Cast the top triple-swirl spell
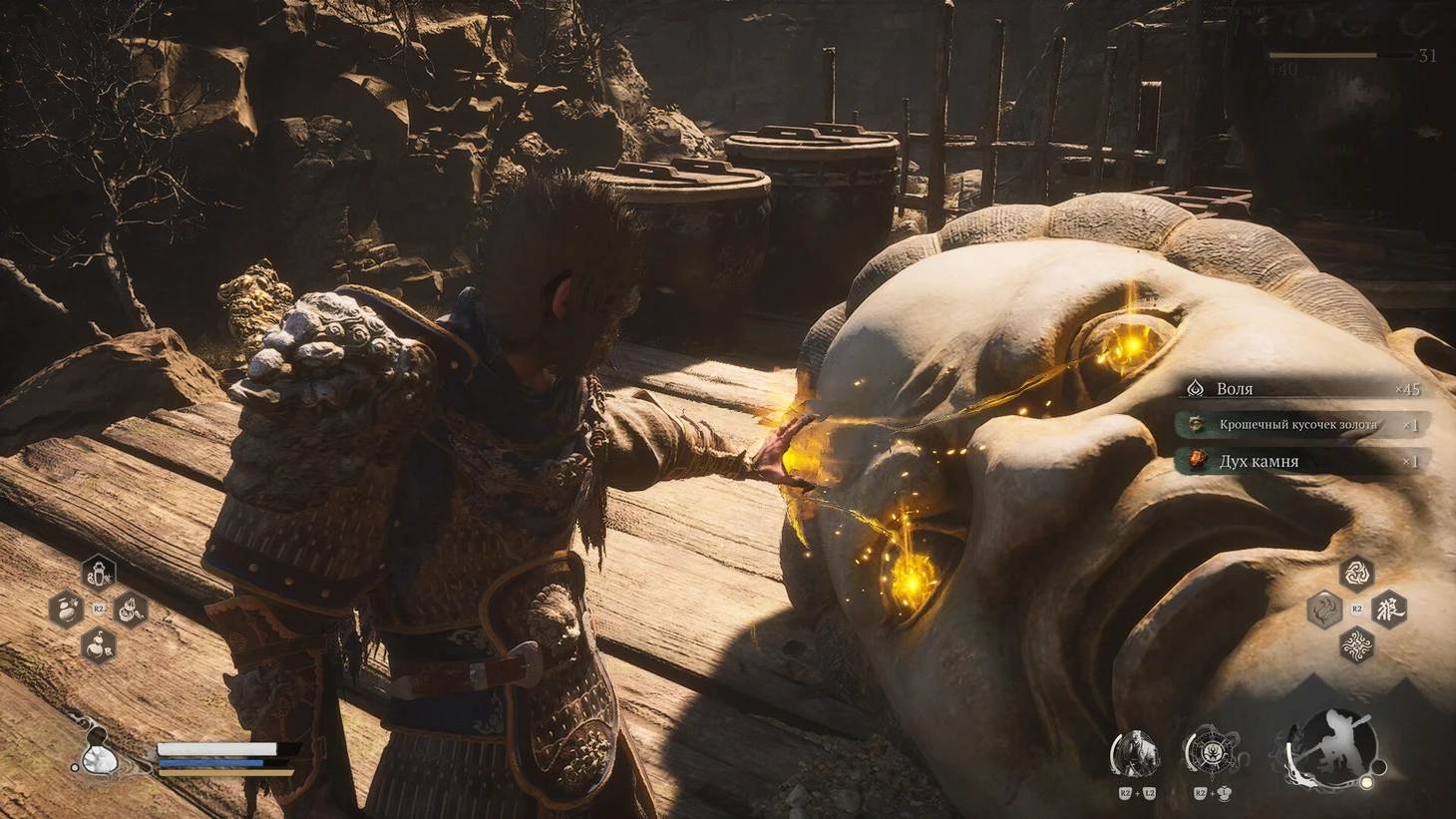The height and width of the screenshot is (819, 1456). [x=1356, y=573]
